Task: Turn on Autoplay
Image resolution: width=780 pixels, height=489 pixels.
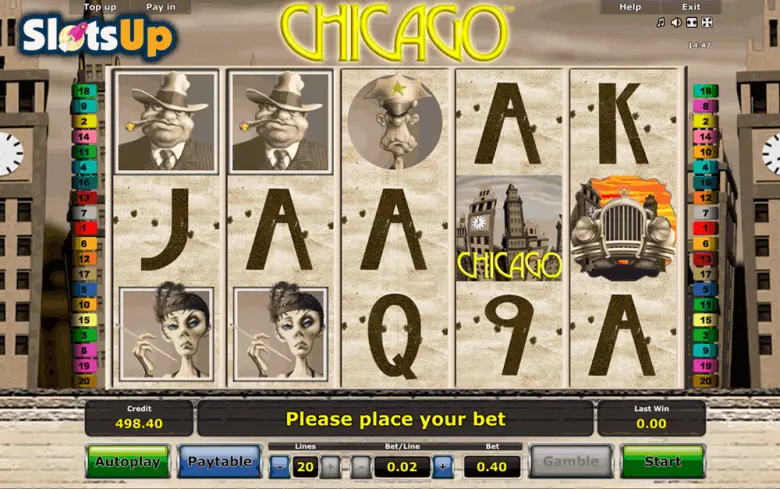Action: click(x=127, y=461)
